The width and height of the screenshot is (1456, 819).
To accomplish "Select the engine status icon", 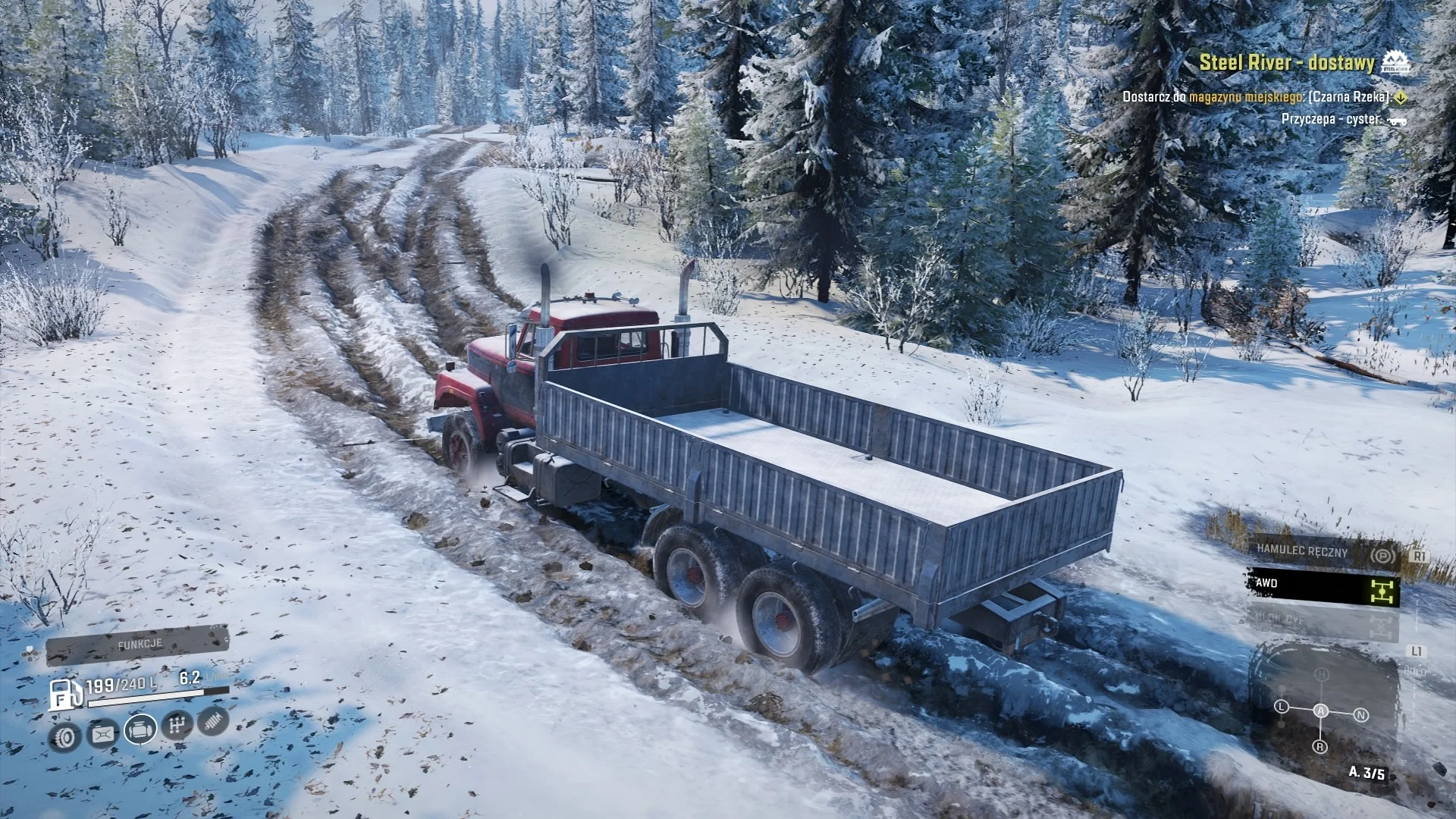I will (x=140, y=730).
